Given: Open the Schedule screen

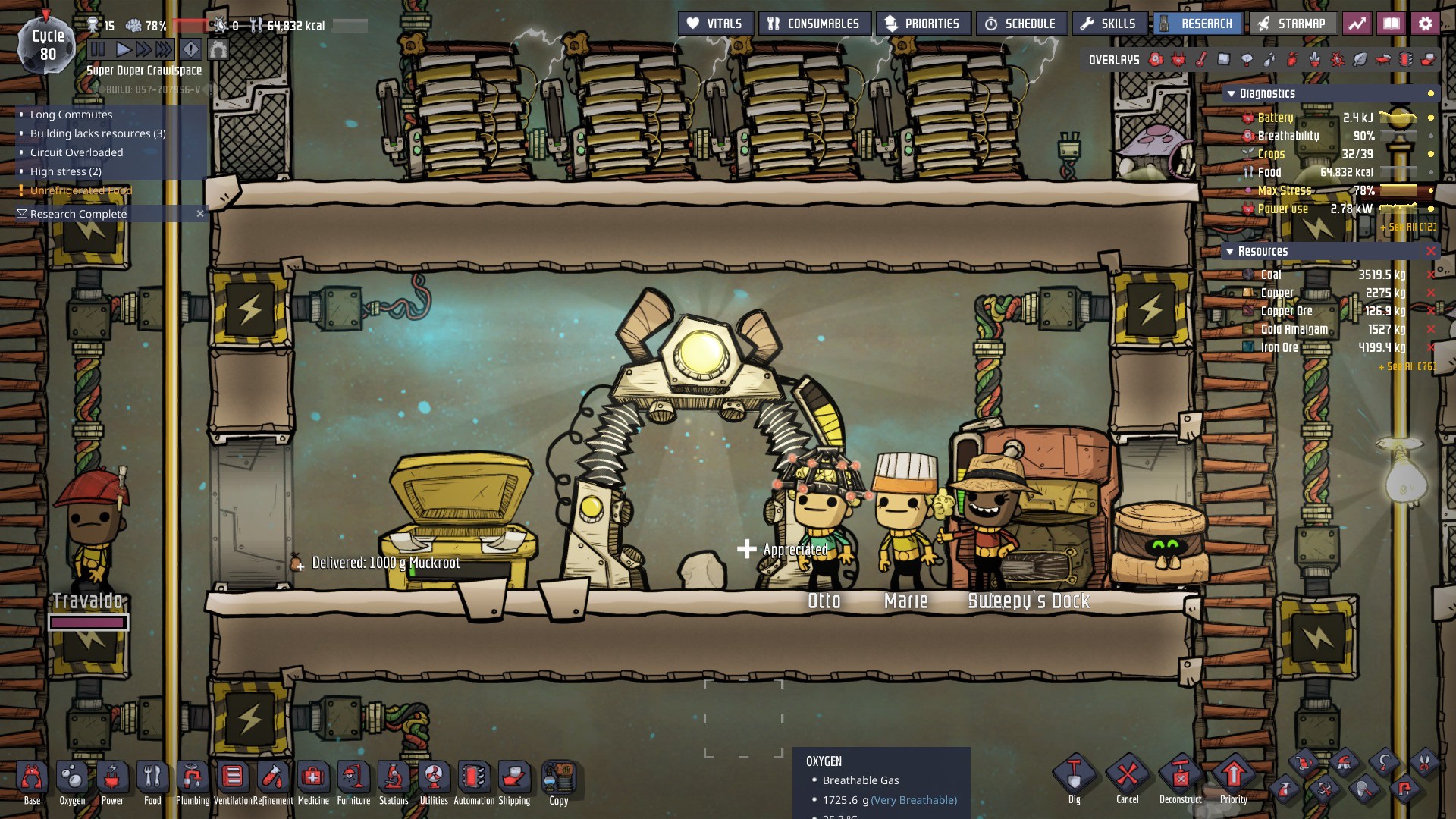Looking at the screenshot, I should click(x=1021, y=24).
